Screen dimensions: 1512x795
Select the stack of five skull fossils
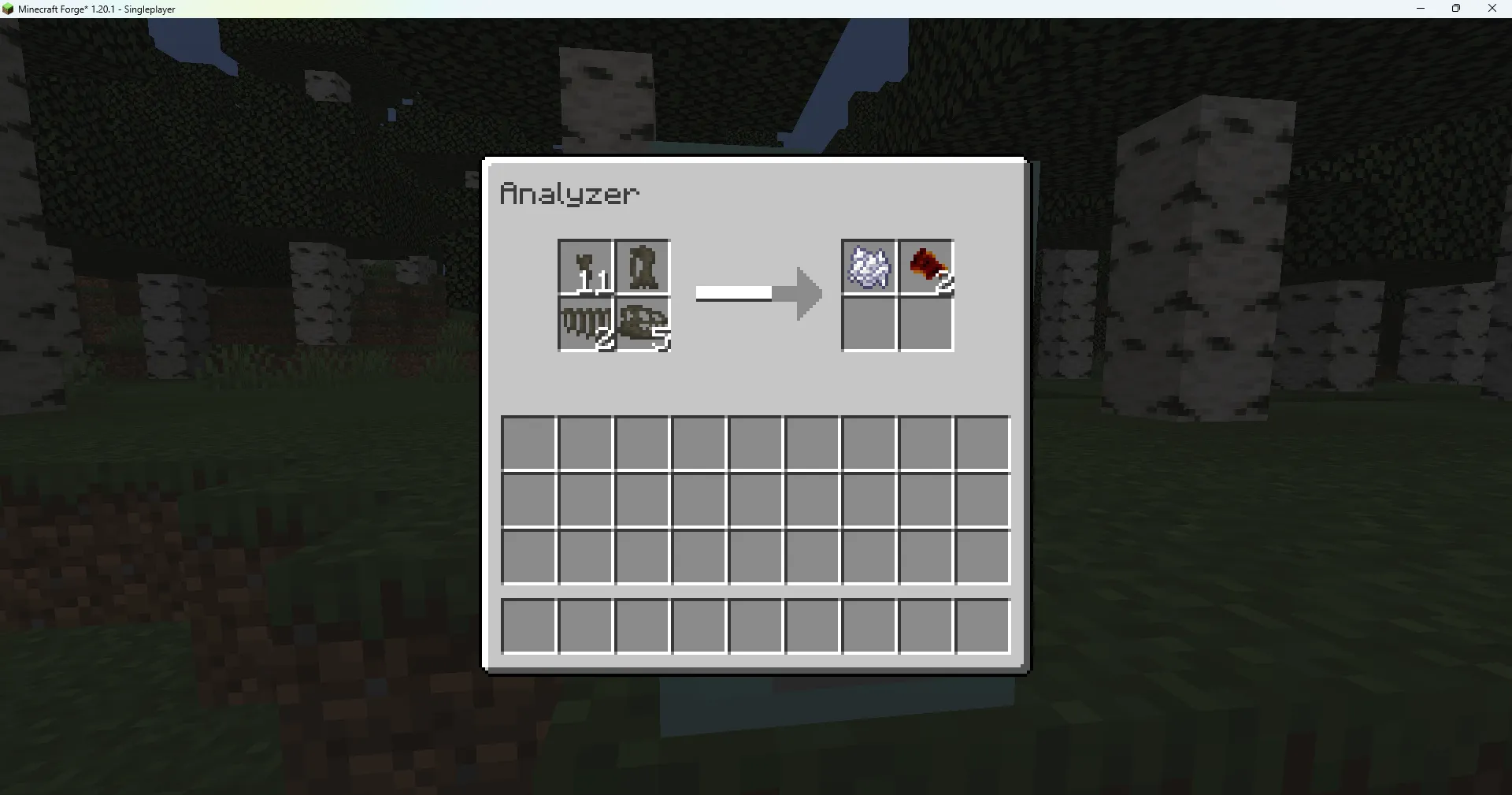[642, 323]
